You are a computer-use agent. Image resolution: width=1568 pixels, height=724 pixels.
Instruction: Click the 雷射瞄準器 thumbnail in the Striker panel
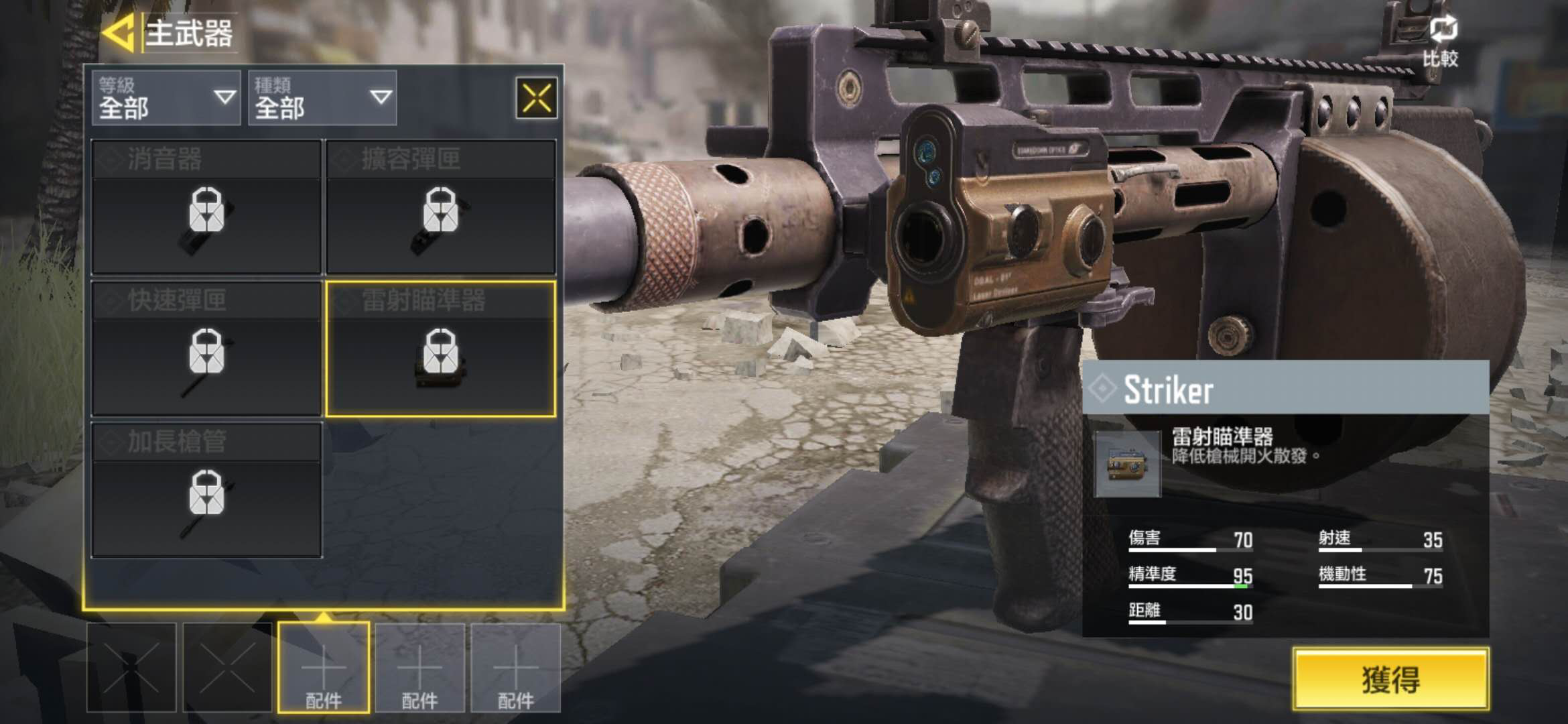[x=1127, y=464]
